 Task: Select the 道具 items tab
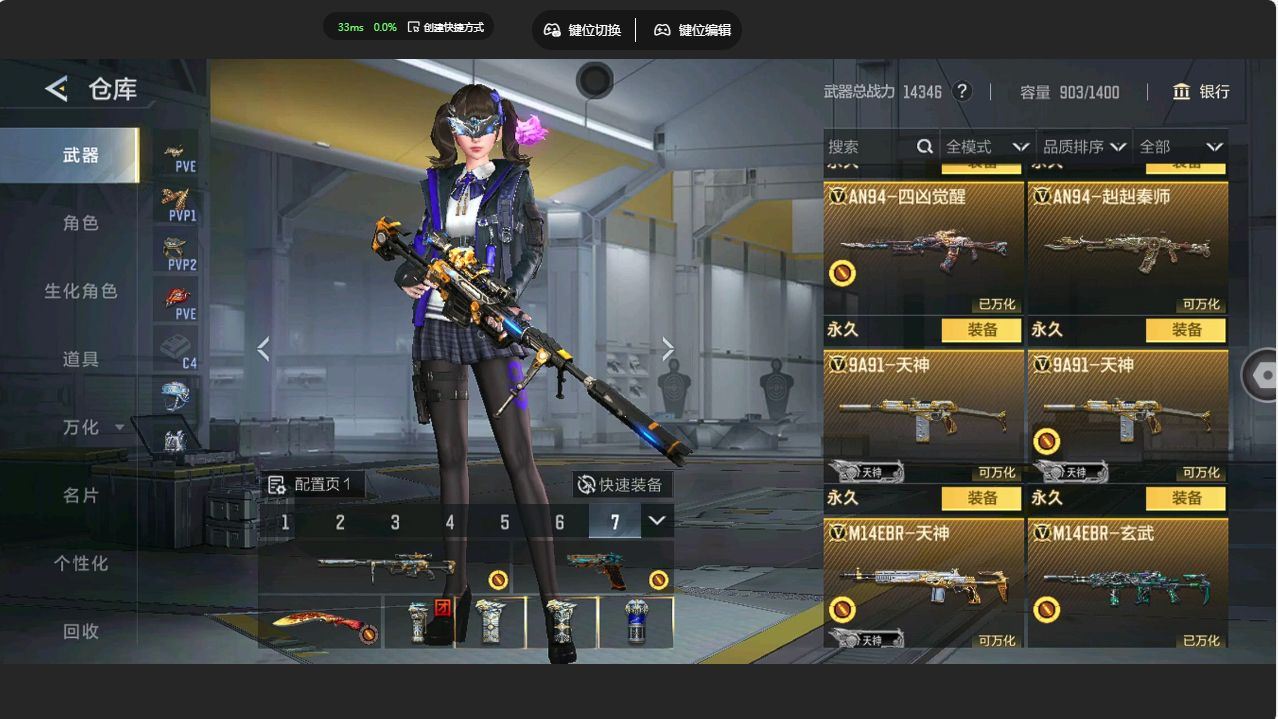point(81,359)
